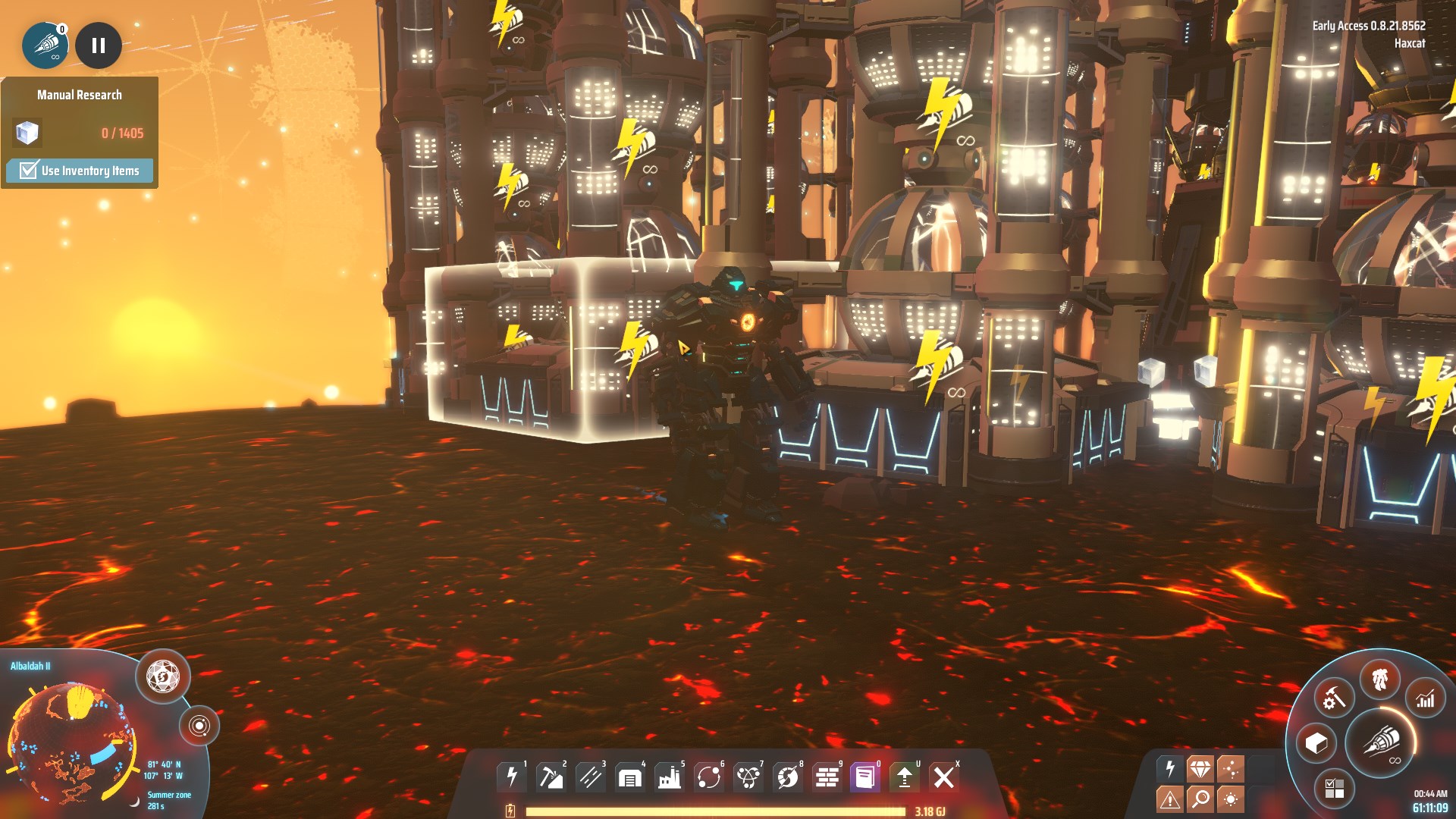The height and width of the screenshot is (819, 1456).
Task: Toggle the Use Inventory Items checkbox
Action: pos(29,170)
